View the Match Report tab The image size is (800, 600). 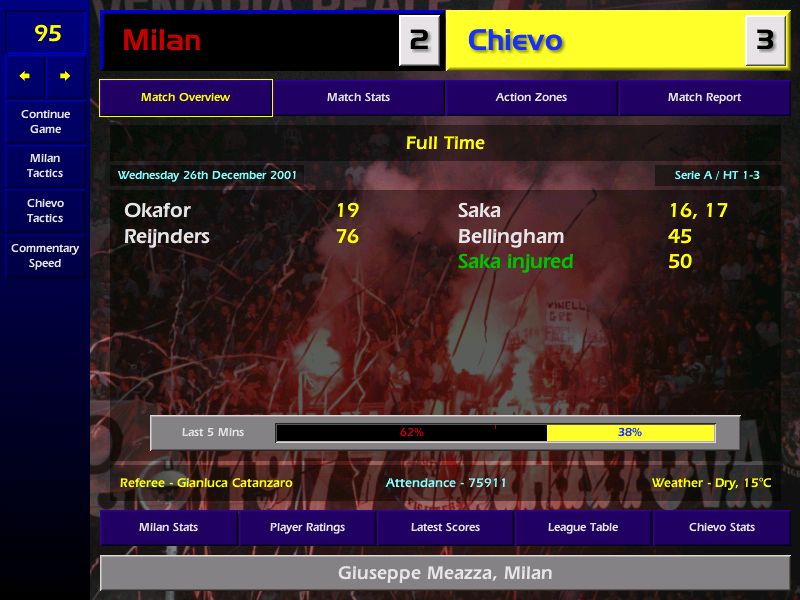(704, 98)
